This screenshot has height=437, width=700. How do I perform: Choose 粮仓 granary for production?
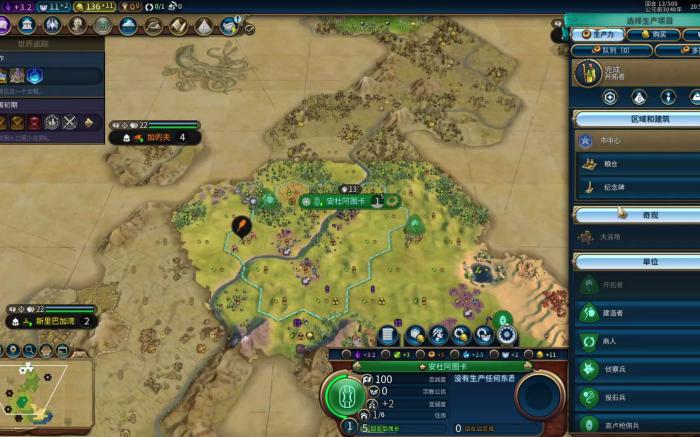(x=640, y=164)
